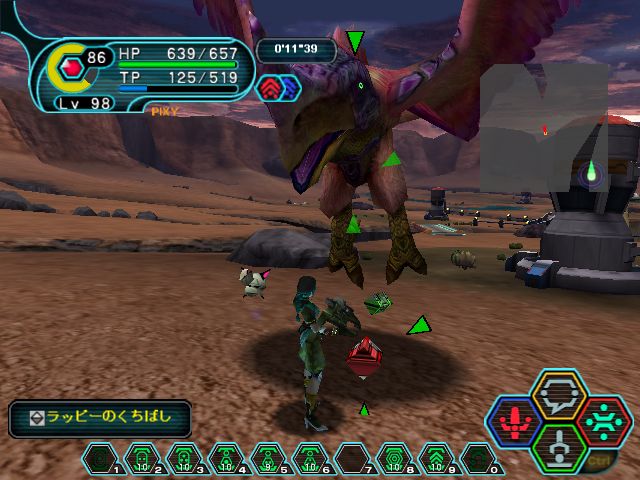Screen dimensions: 640x480
Task: Select hotbar slot 5 holding nine items
Action: (x=268, y=460)
